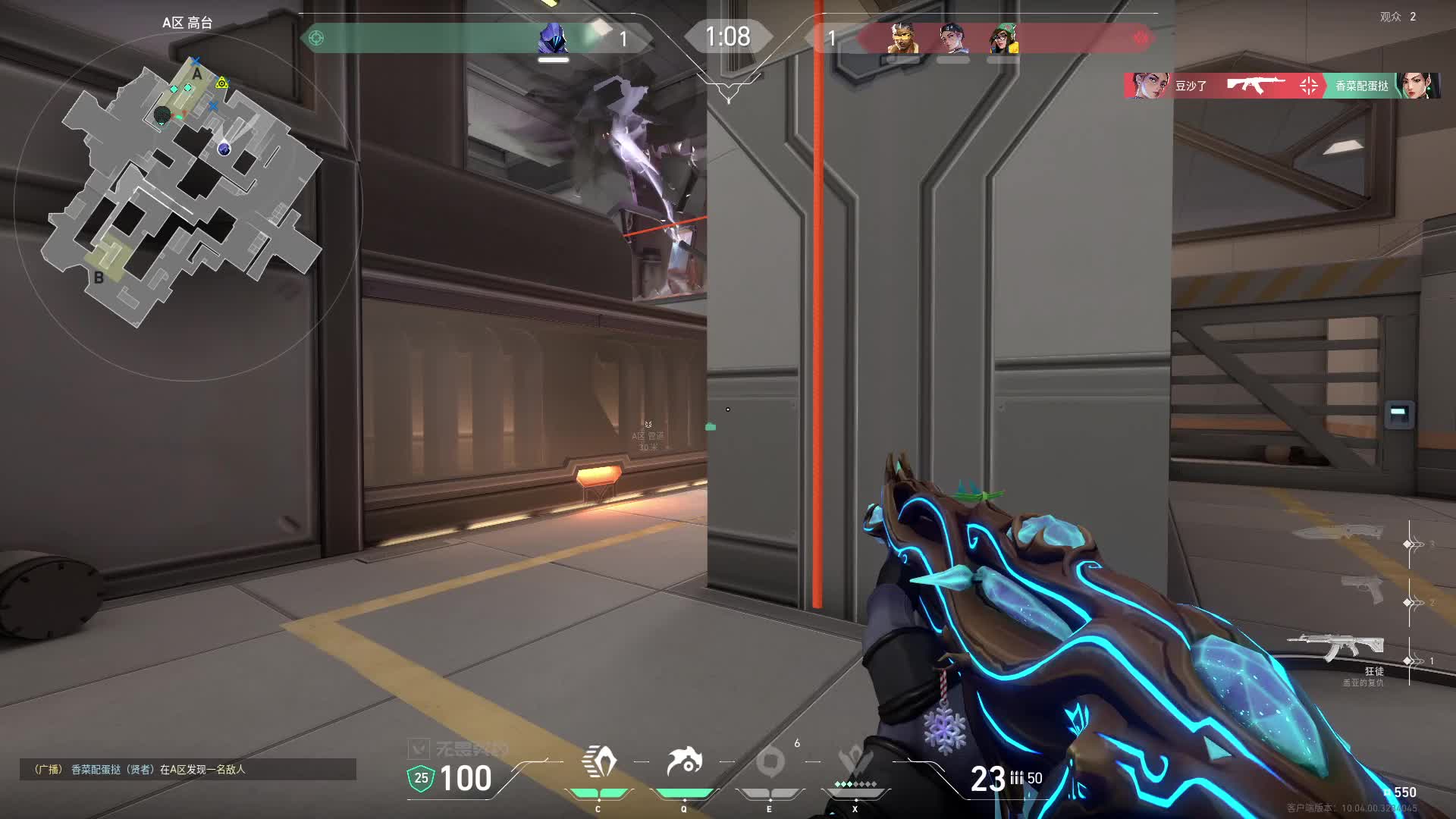This screenshot has height=819, width=1456.
Task: Click the From the Shadows ultimate icon
Action: coord(855,763)
